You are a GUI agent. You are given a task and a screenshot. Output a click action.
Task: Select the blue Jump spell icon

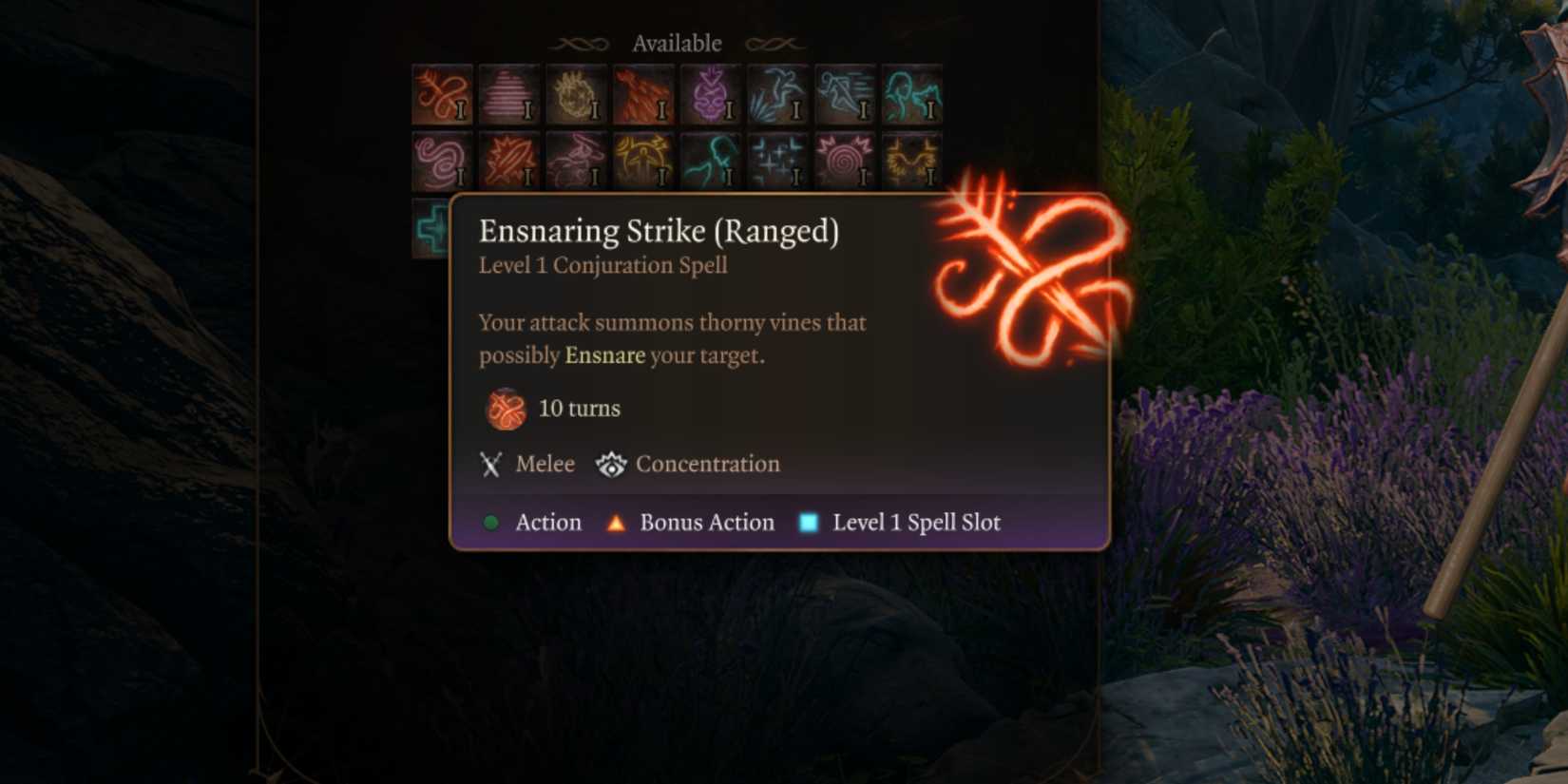point(778,95)
